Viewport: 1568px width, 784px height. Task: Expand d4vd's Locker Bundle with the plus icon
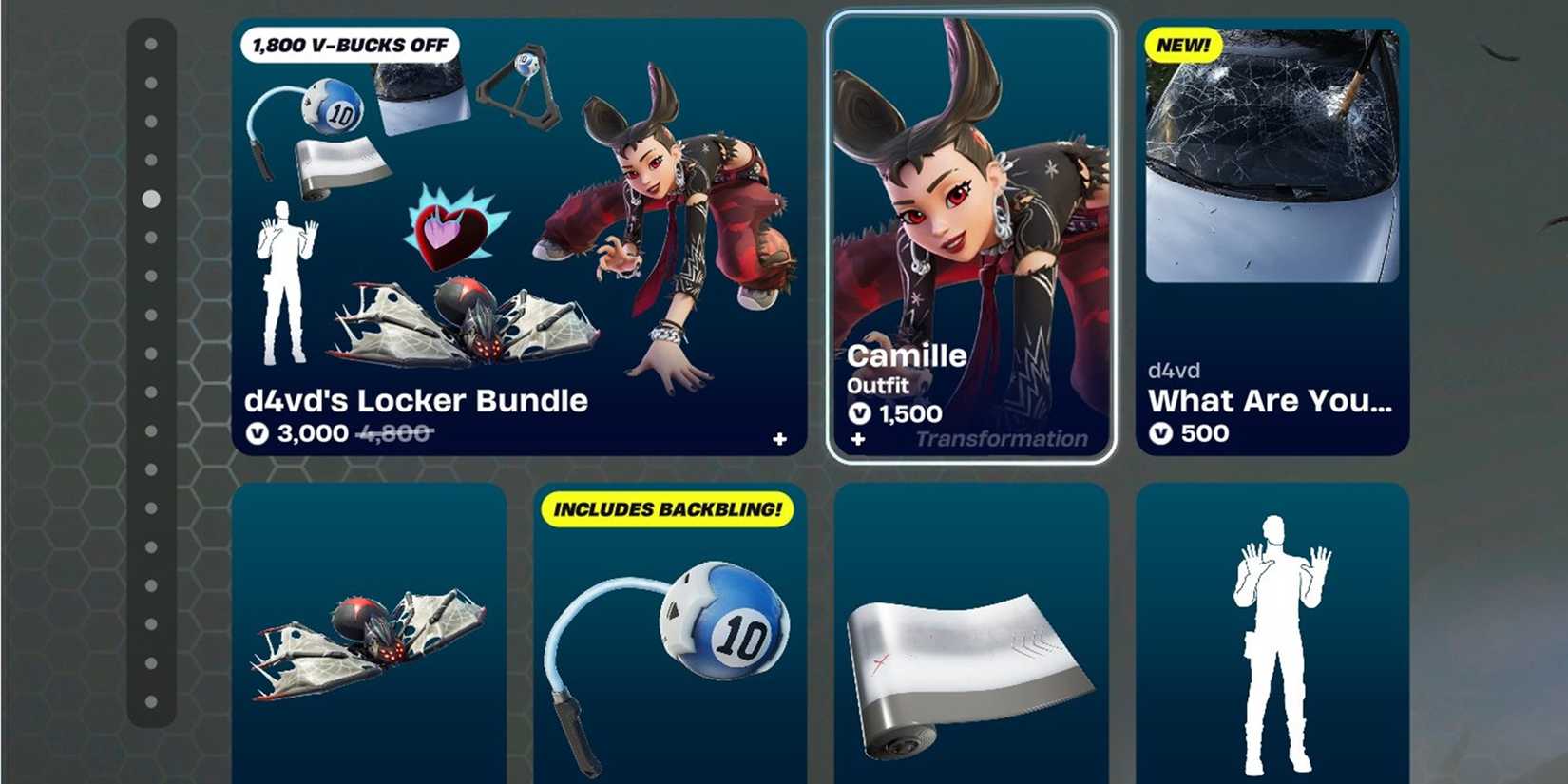click(780, 439)
